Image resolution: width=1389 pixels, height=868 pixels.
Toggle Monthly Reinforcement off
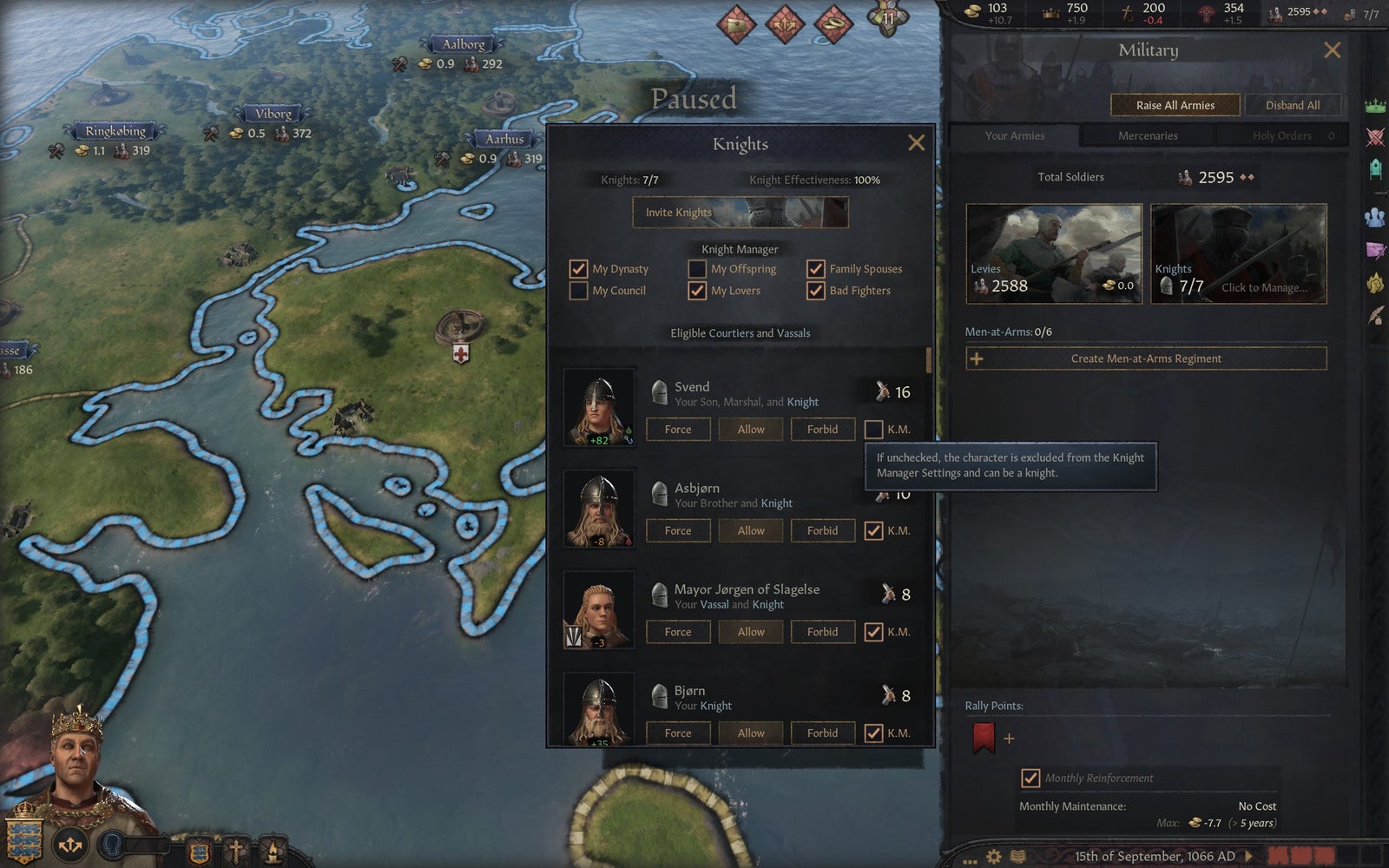[1031, 778]
